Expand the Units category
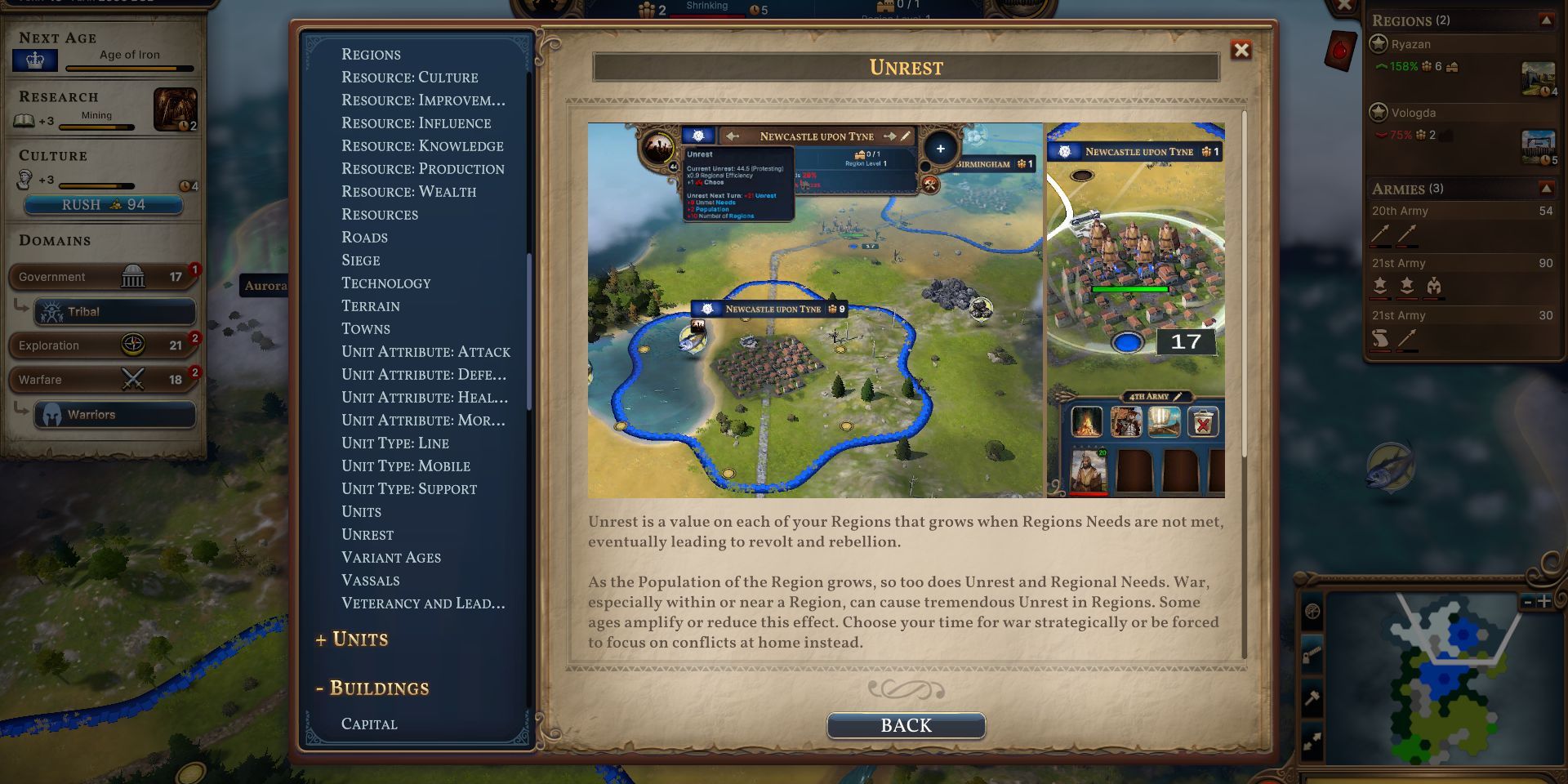Screen dimensions: 1568x784 (352, 639)
